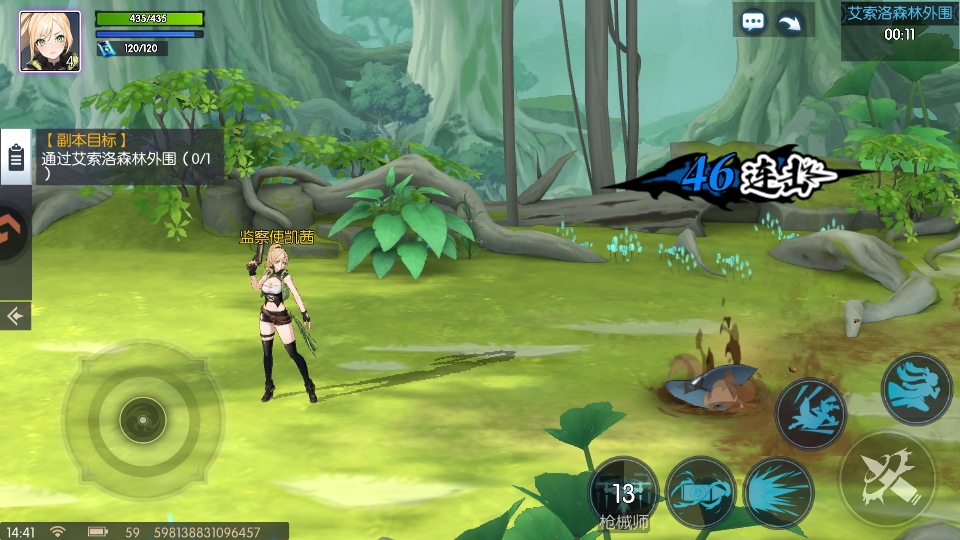Open the blonde character portrait
Image resolution: width=960 pixels, height=540 pixels.
(x=50, y=42)
